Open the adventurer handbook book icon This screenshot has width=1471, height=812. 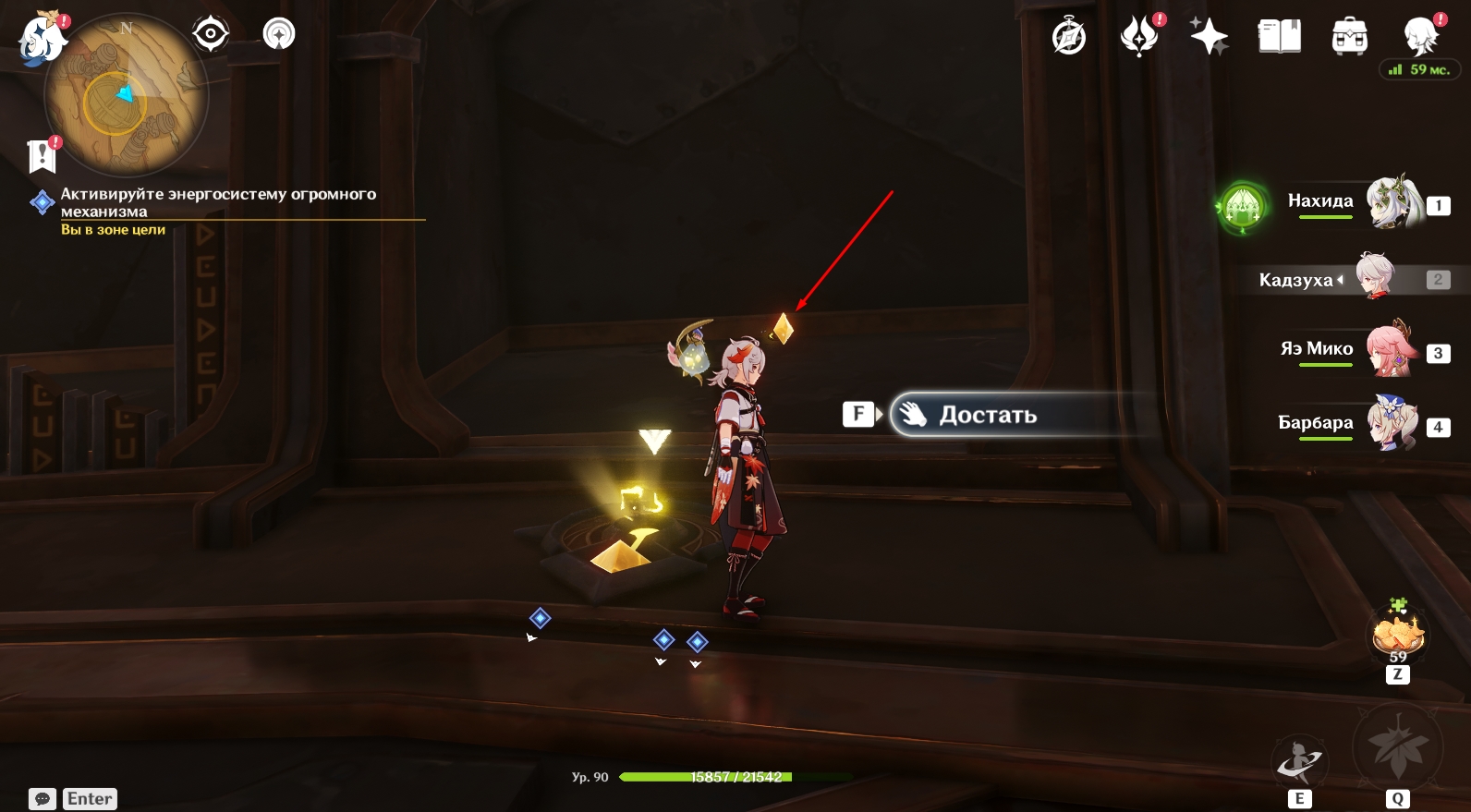(1280, 37)
